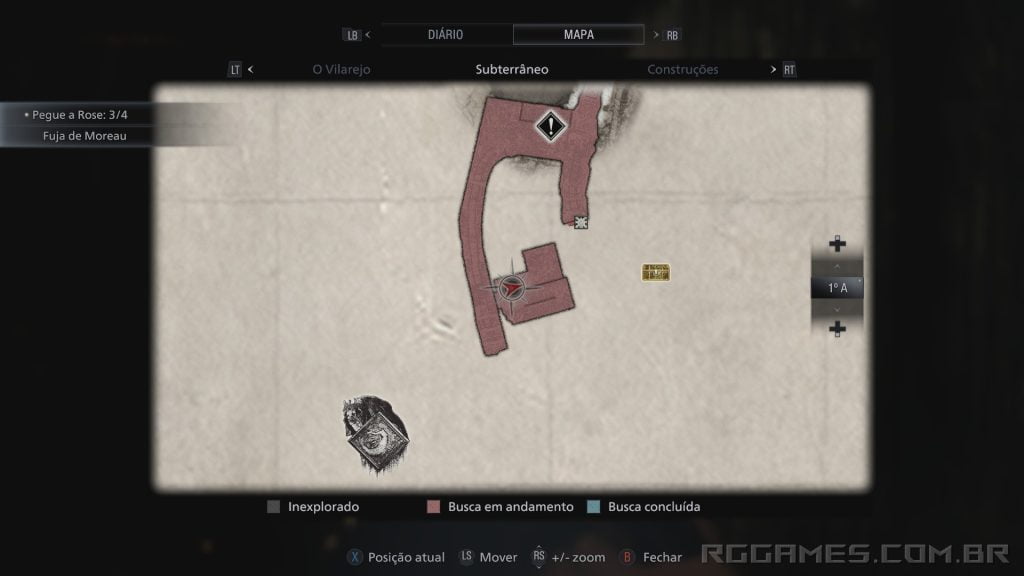Select the 1º A floor indicator

(837, 288)
